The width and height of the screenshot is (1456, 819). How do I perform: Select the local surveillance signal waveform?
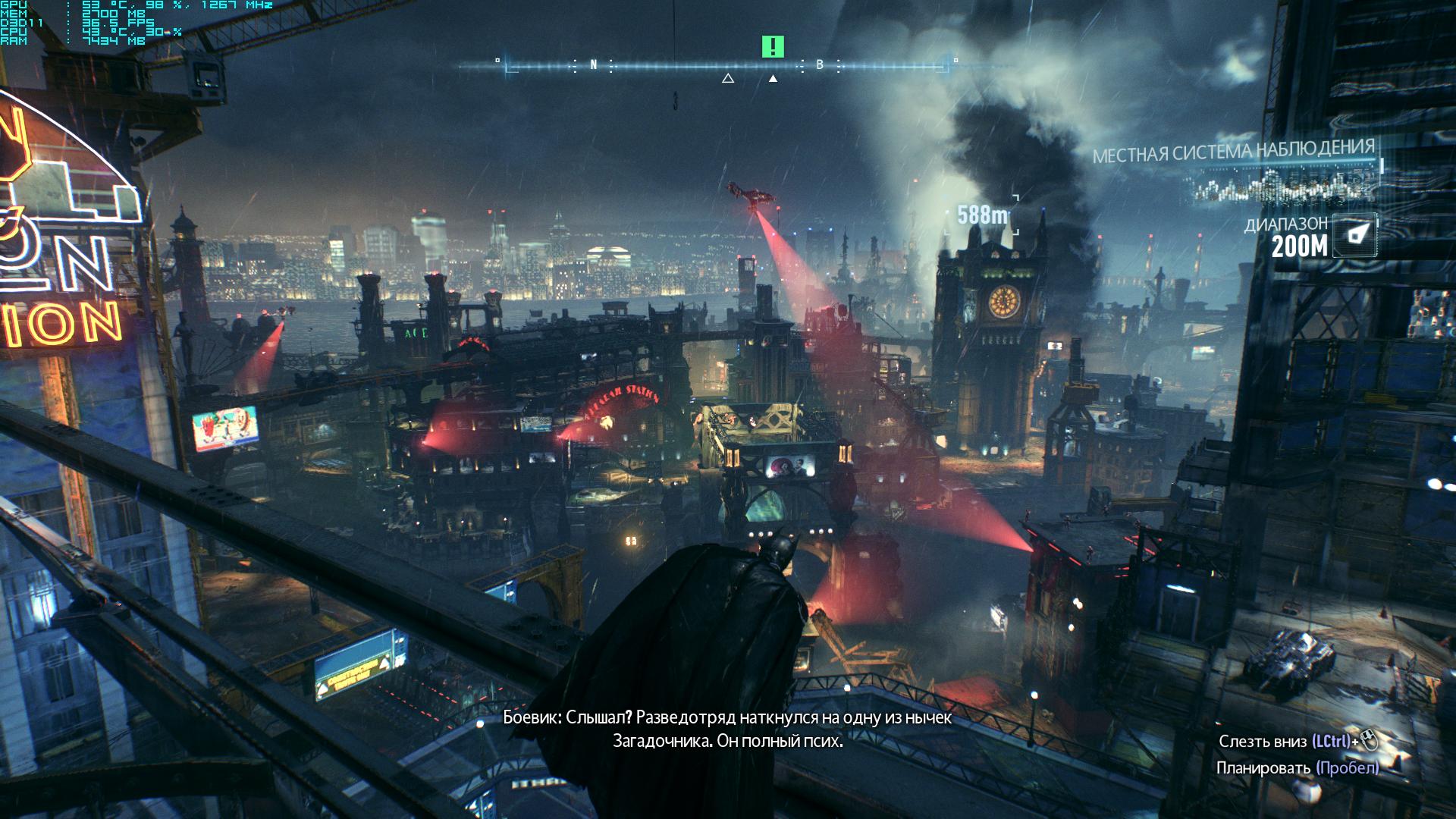tap(1285, 185)
